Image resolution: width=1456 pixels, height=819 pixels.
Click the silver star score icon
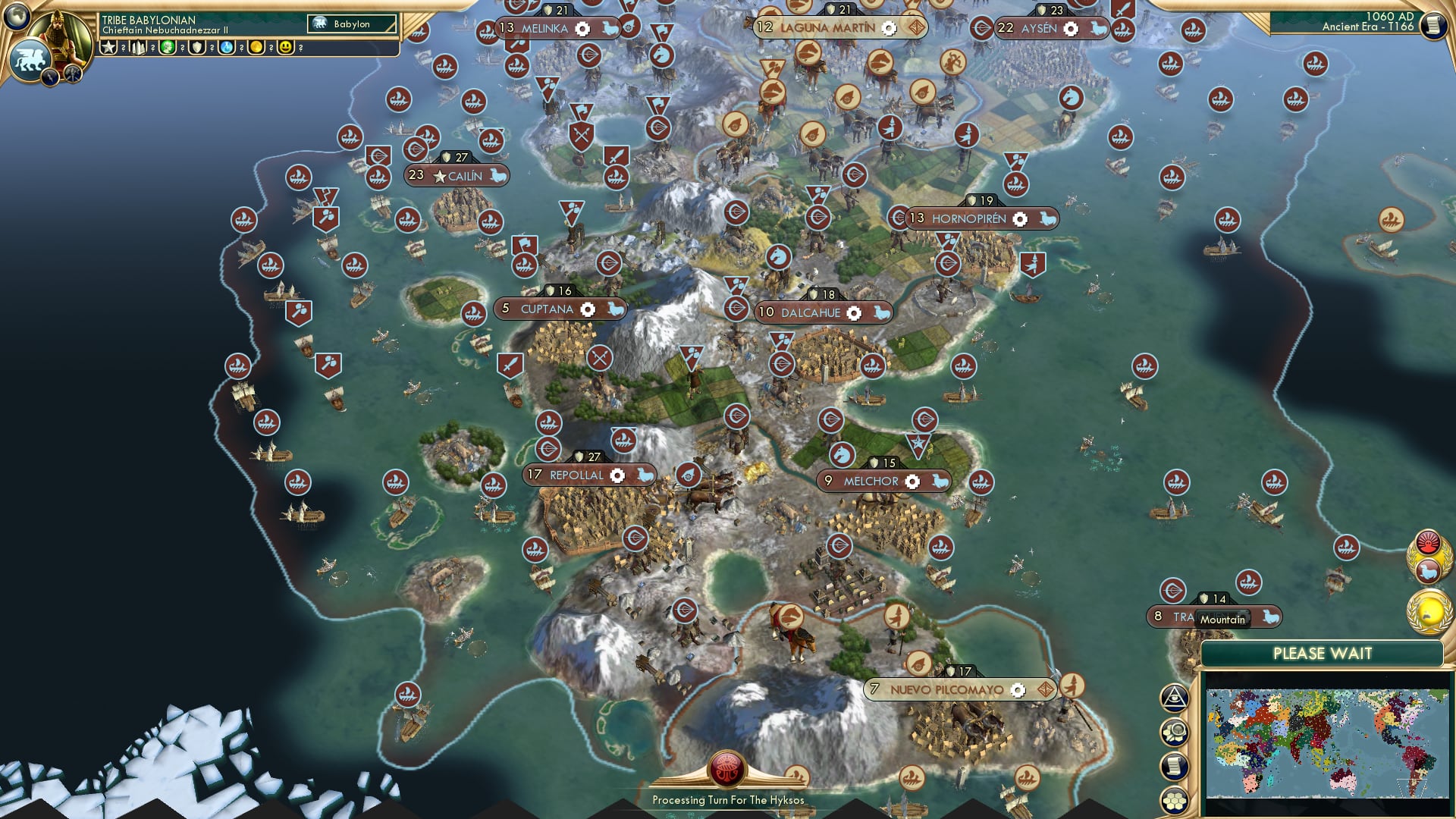(x=108, y=48)
